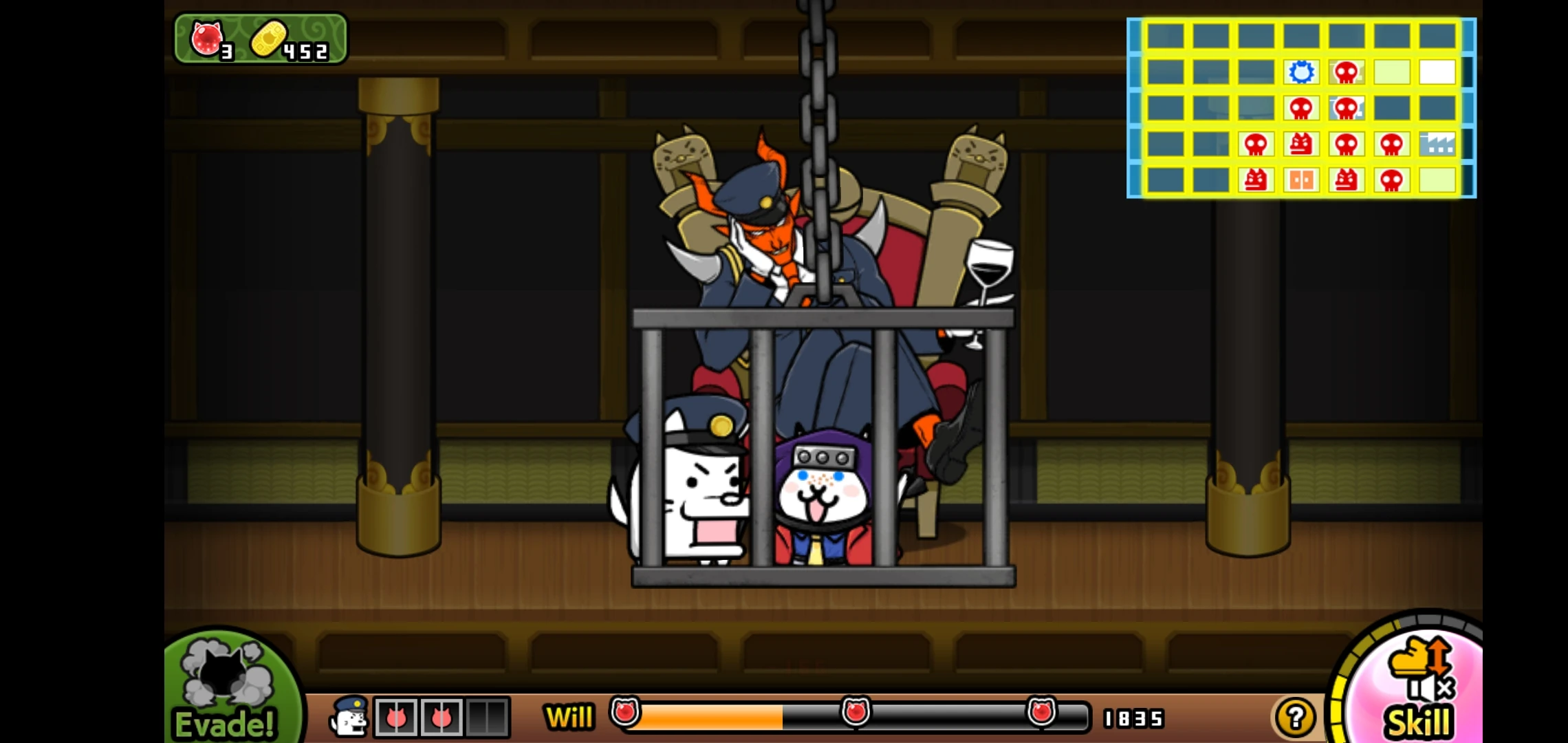Viewport: 1568px width, 743px height.
Task: Open the first caged cat head slot
Action: [395, 717]
